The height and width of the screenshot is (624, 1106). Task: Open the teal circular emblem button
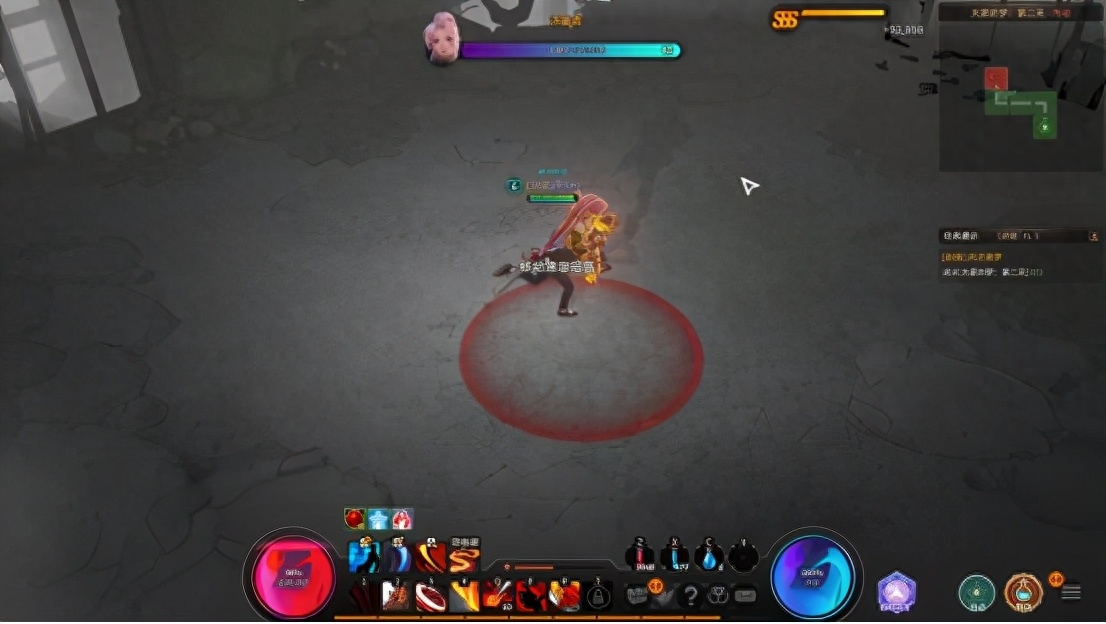[976, 592]
